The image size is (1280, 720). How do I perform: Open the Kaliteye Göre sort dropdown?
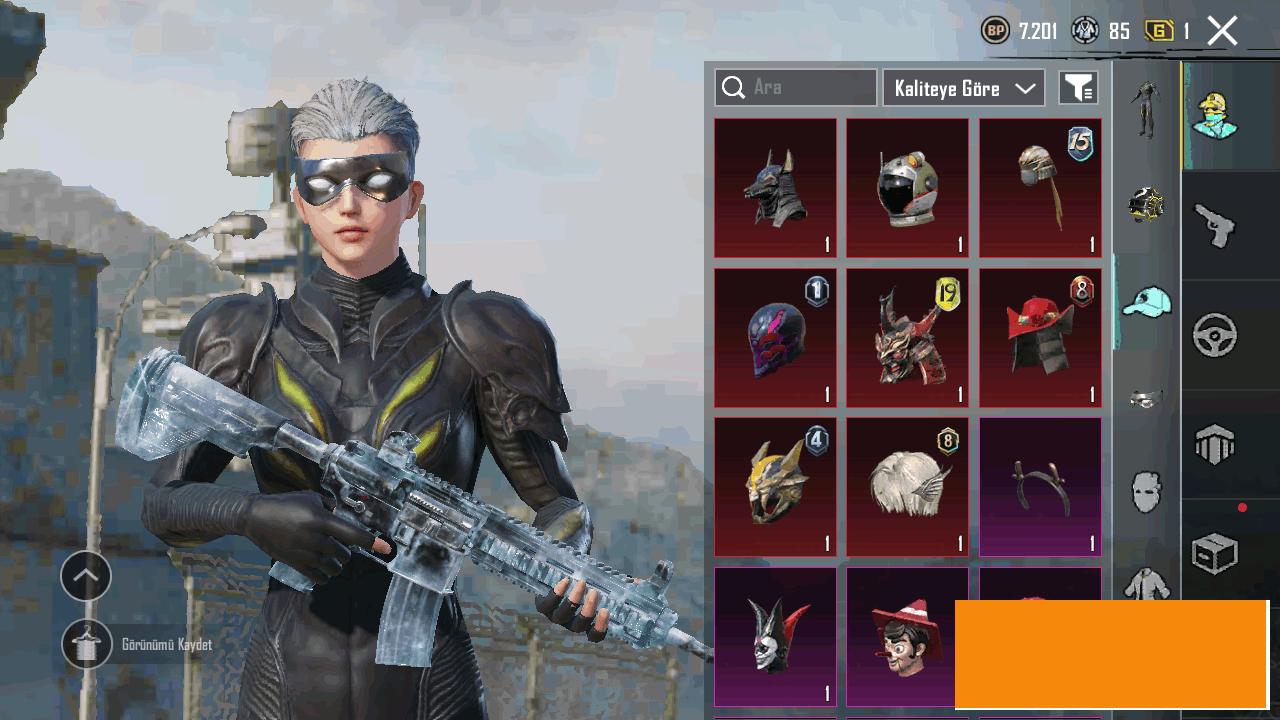pyautogui.click(x=963, y=88)
